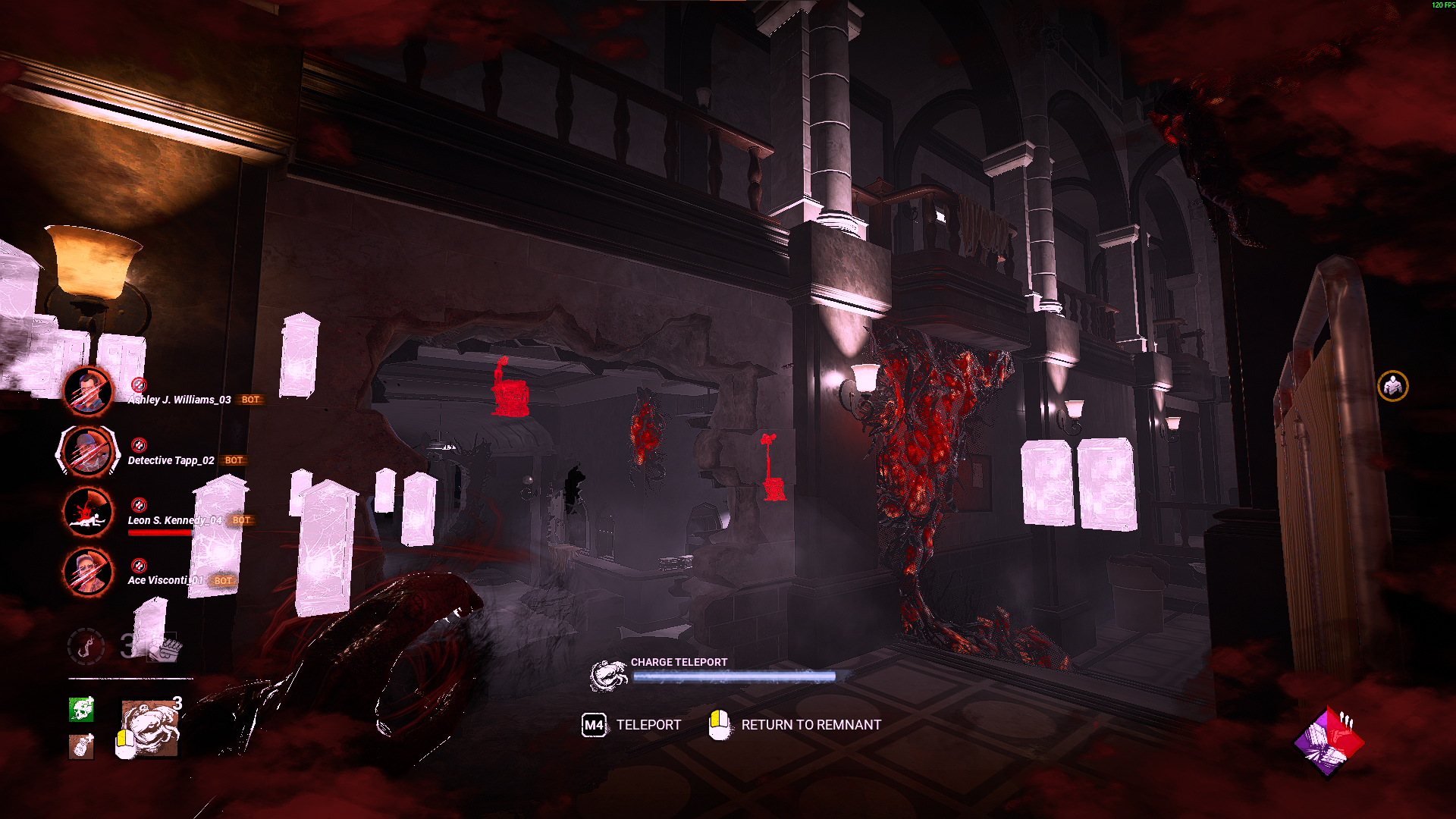Click the orange-ringed status effect icon
This screenshot has width=1456, height=819.
(x=1392, y=387)
